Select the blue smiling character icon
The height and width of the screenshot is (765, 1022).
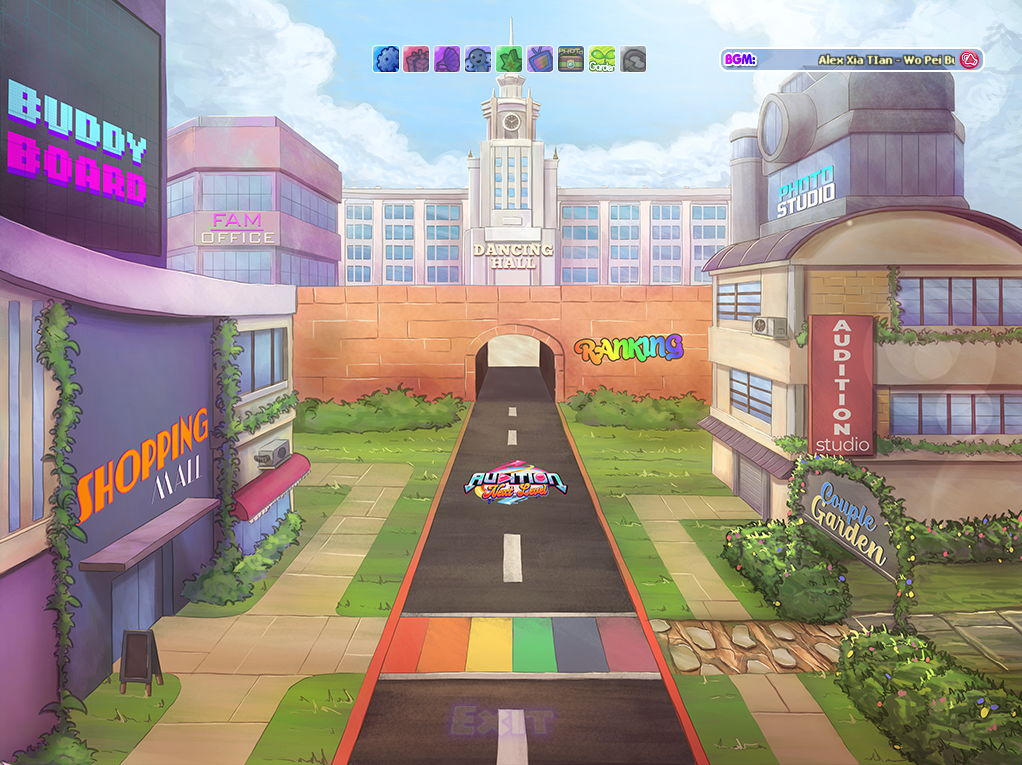(x=478, y=59)
